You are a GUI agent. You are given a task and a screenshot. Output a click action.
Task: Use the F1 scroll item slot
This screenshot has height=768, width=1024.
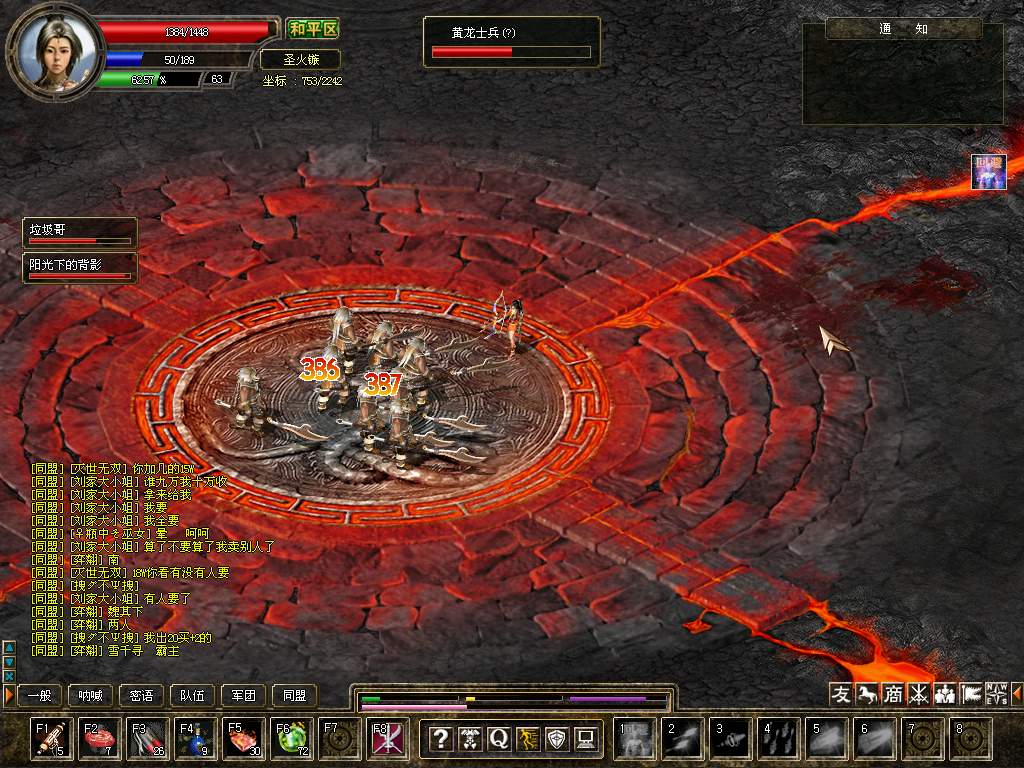[50, 739]
